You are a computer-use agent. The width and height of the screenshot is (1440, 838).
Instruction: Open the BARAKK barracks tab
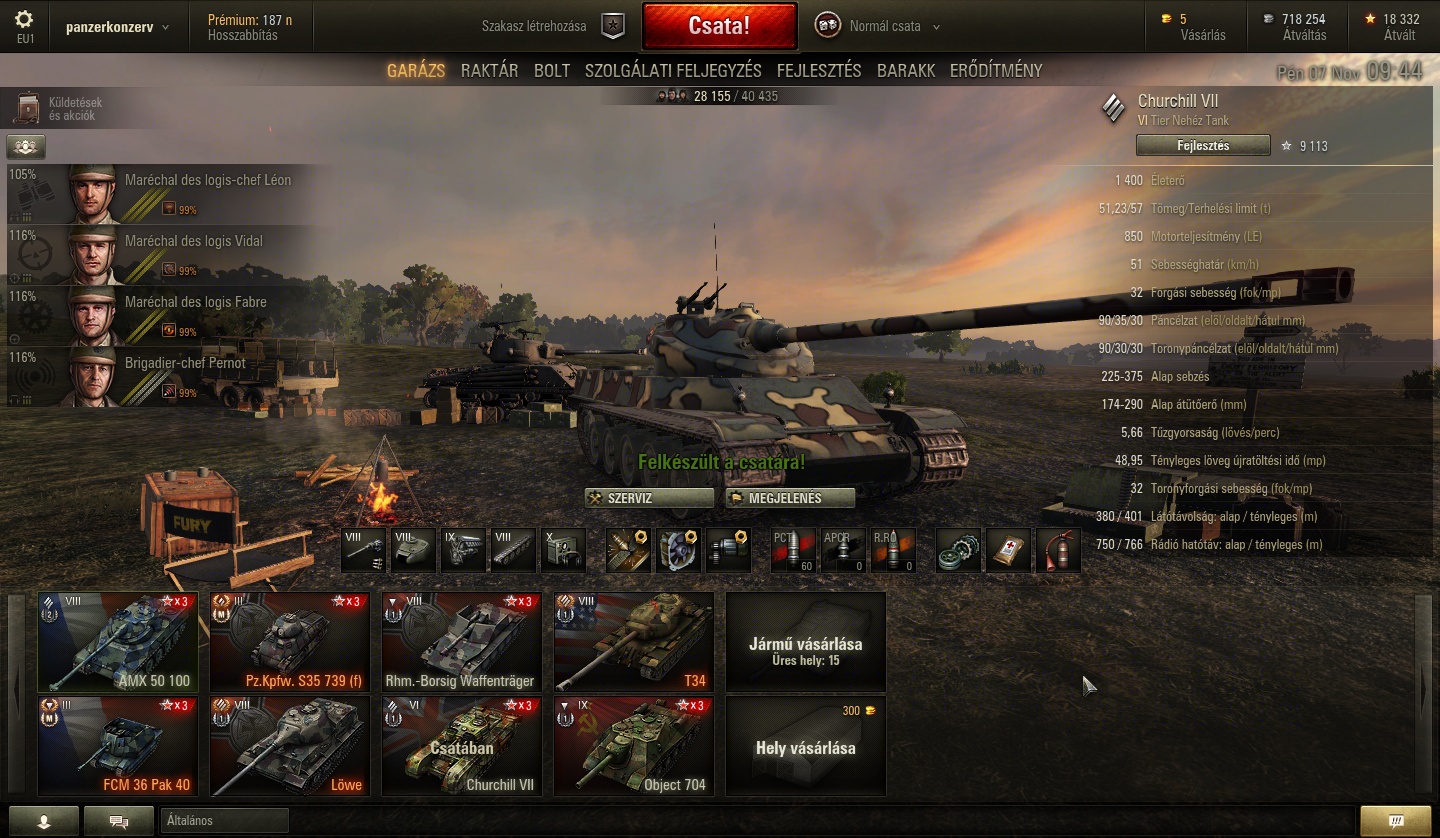point(906,71)
